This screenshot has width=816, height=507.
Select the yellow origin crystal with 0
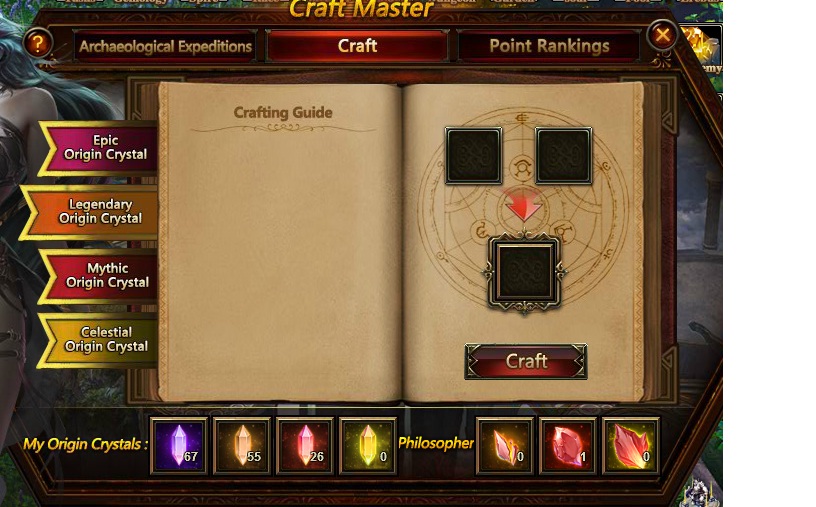368,445
